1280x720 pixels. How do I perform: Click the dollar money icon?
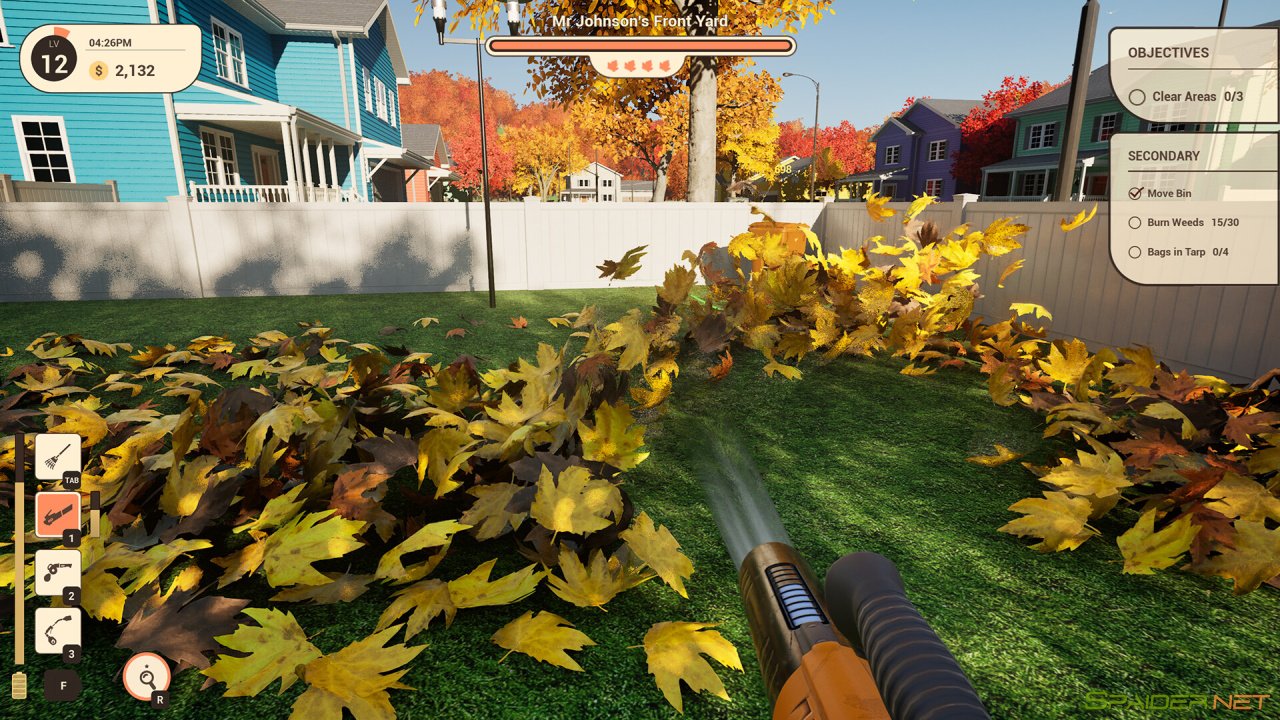(x=98, y=71)
